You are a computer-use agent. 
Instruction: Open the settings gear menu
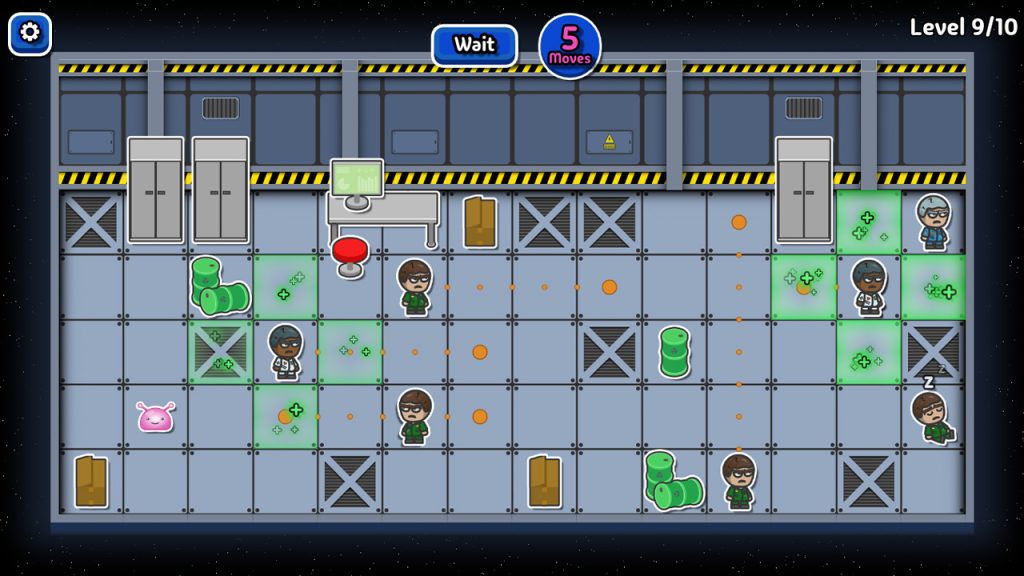point(30,33)
